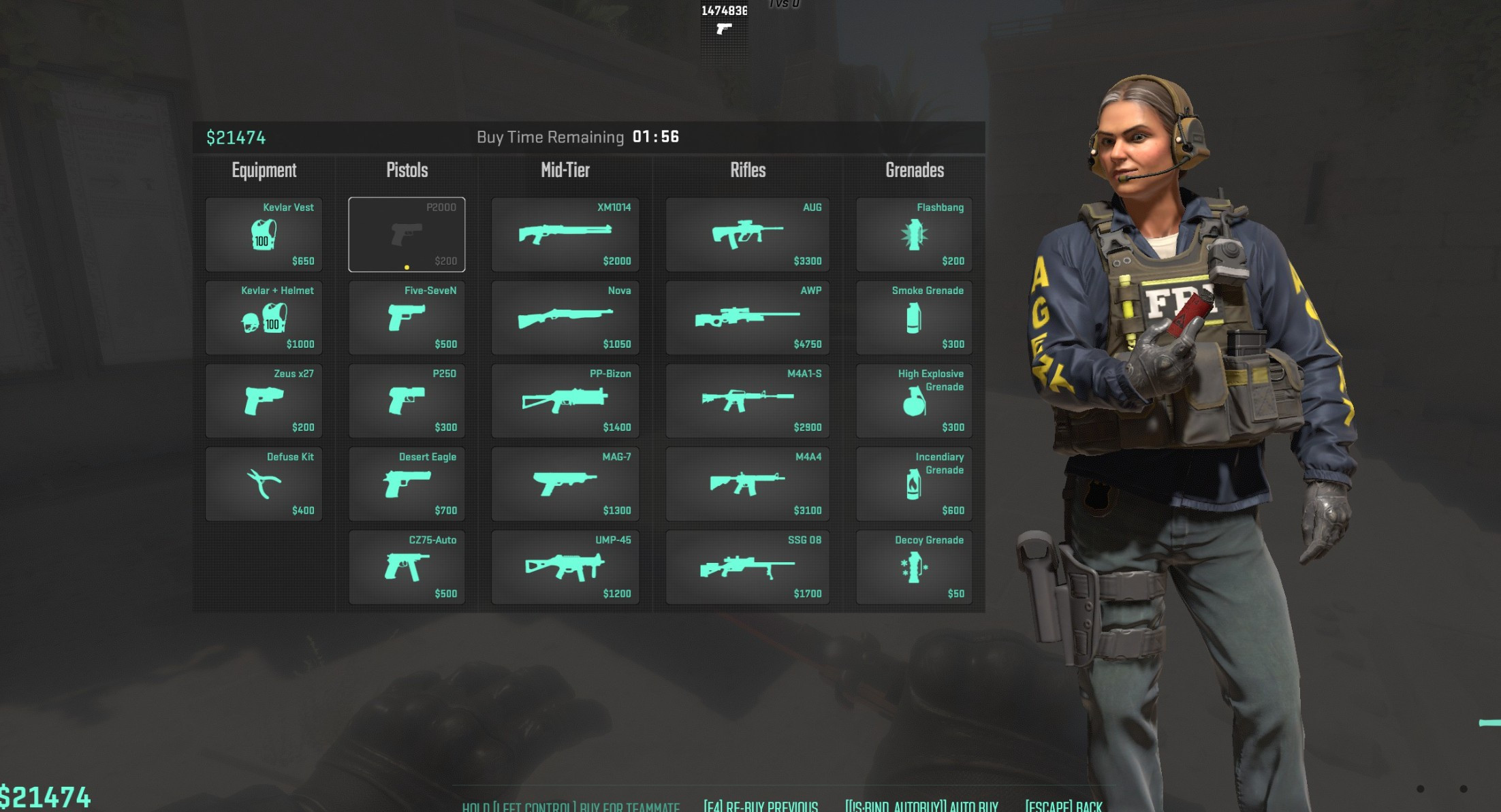
Task: Purchase a Flashbang grenade
Action: (x=913, y=235)
